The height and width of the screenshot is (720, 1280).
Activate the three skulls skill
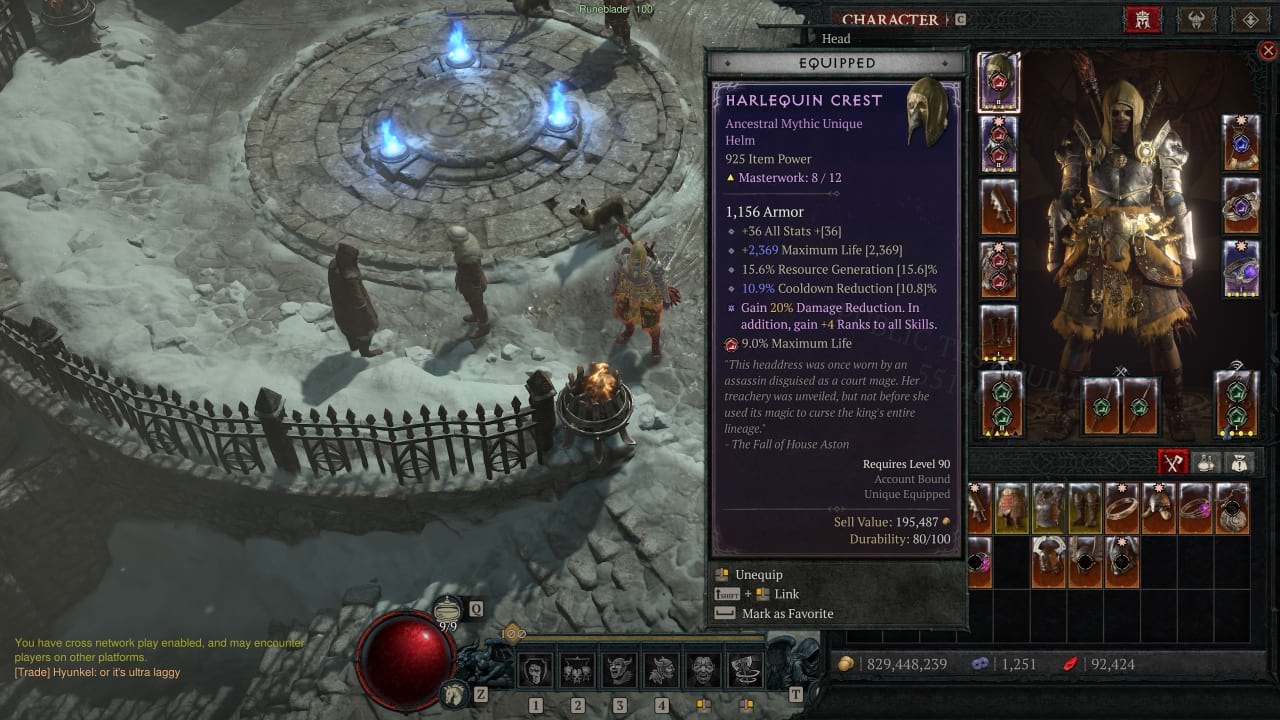coord(577,670)
